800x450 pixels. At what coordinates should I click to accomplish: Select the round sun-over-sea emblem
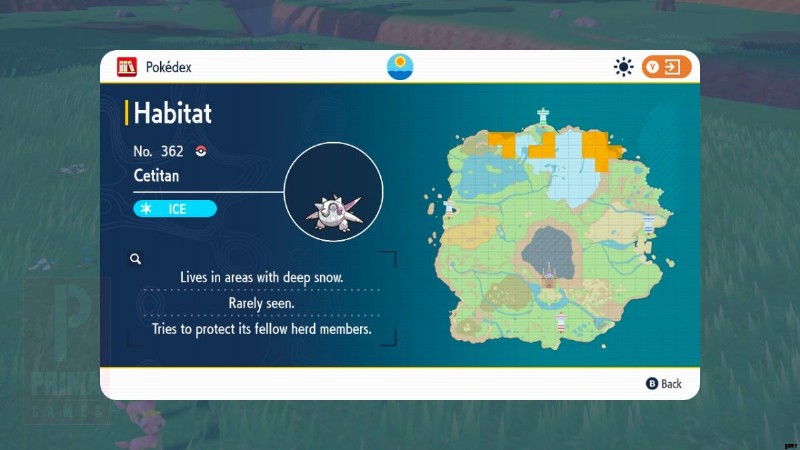click(x=400, y=67)
